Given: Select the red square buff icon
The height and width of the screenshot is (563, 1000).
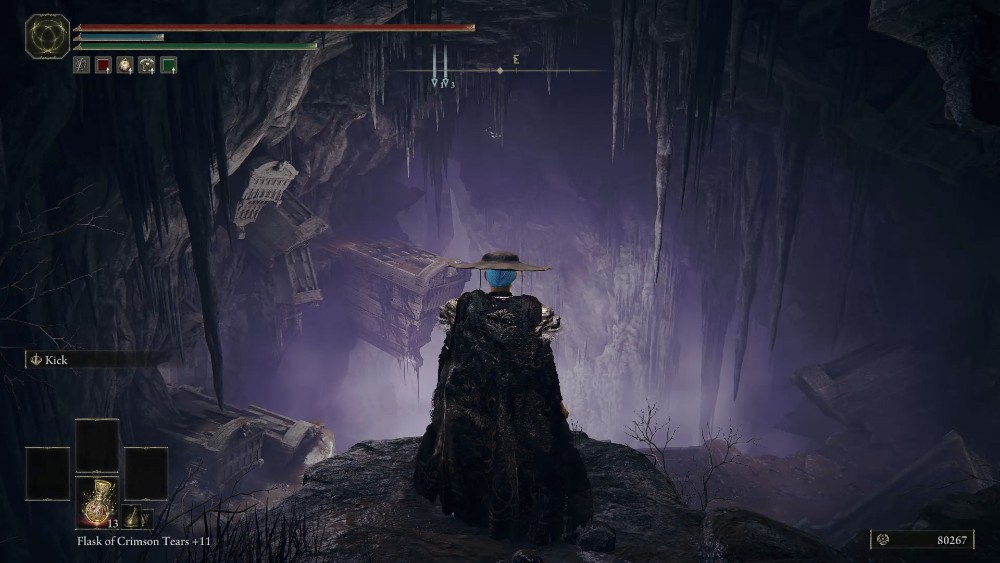Looking at the screenshot, I should click(x=103, y=66).
